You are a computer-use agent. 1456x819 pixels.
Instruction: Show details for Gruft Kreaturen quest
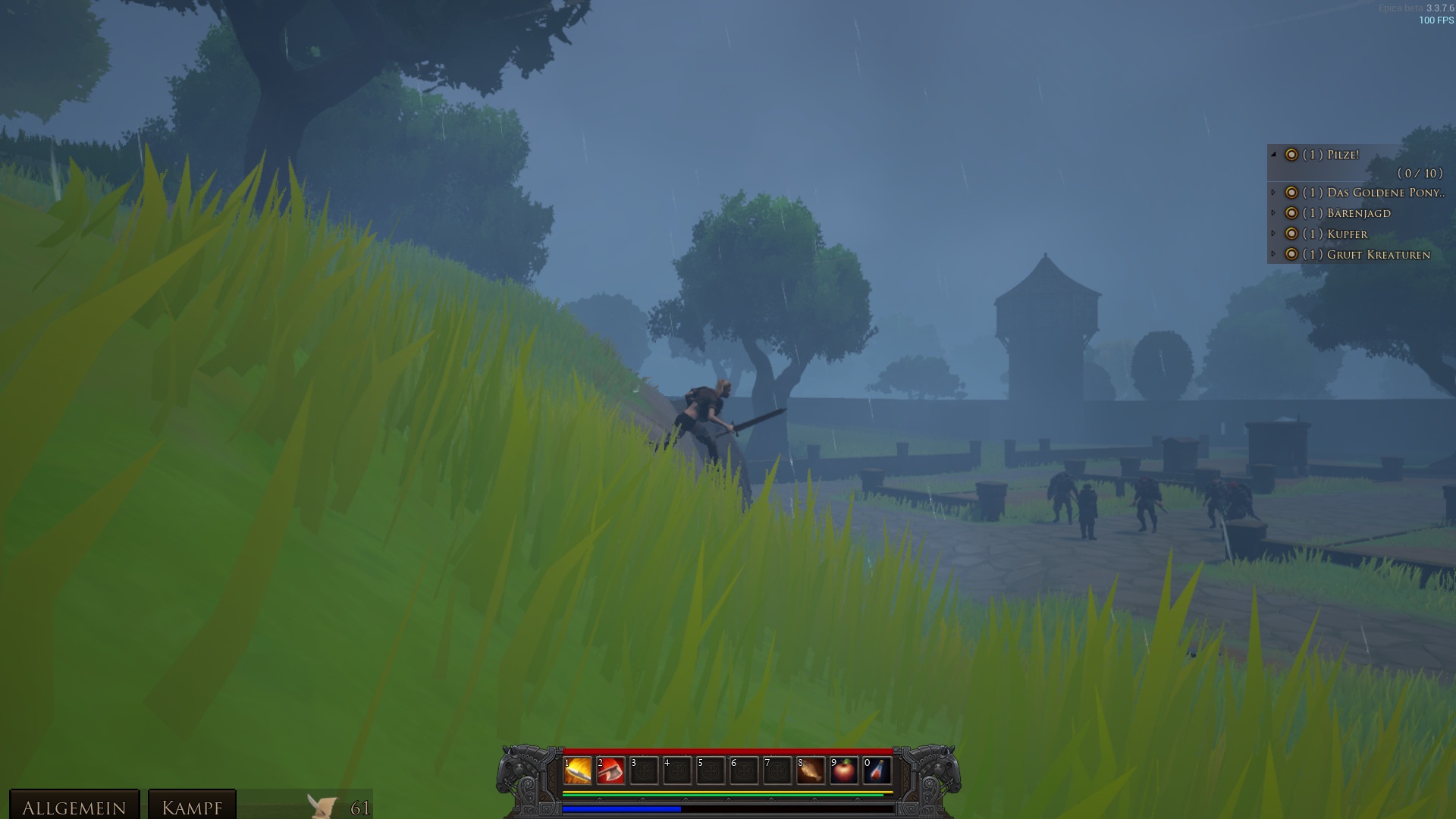tap(1274, 254)
